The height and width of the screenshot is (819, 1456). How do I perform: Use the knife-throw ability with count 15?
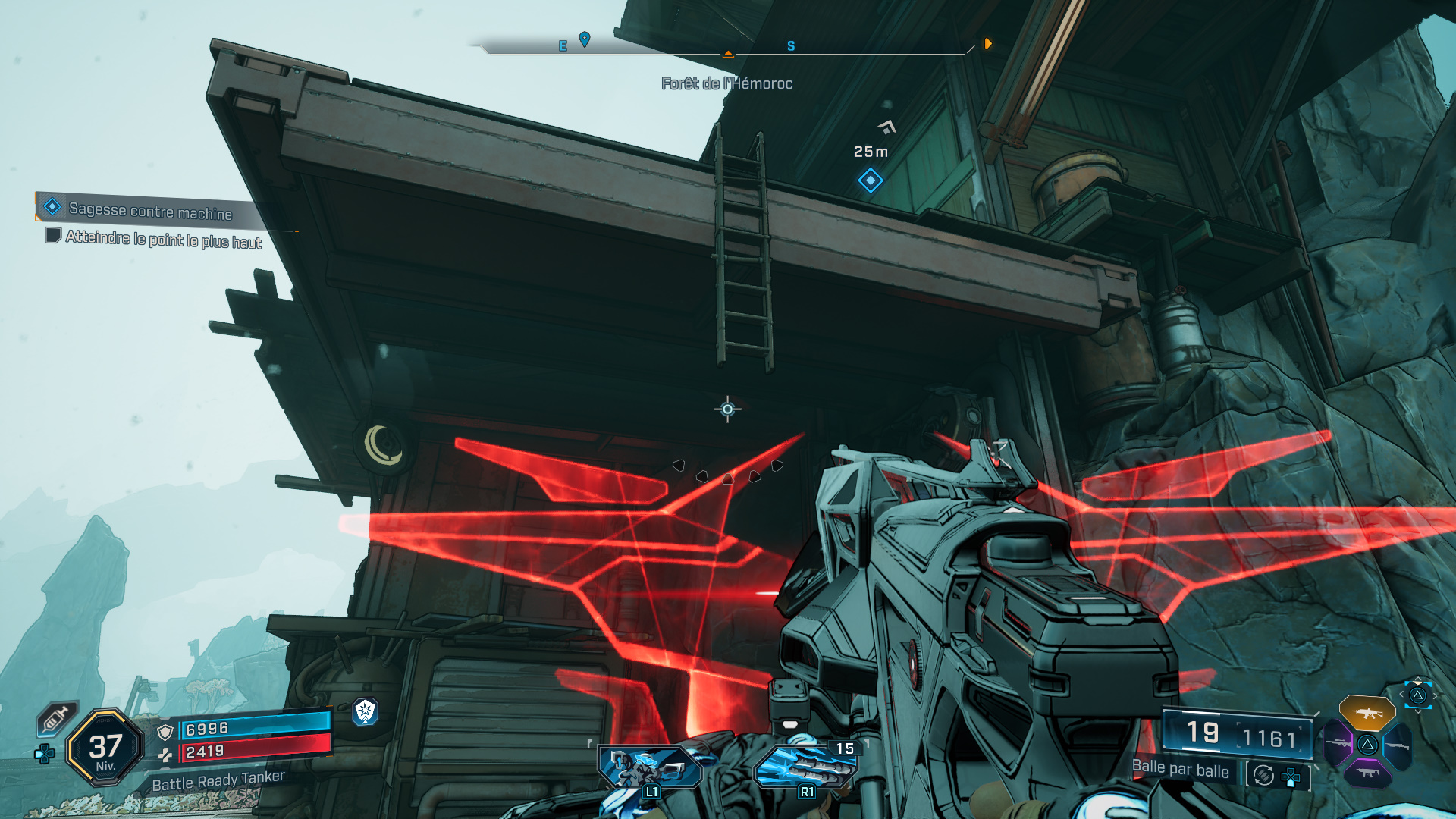coord(805,767)
